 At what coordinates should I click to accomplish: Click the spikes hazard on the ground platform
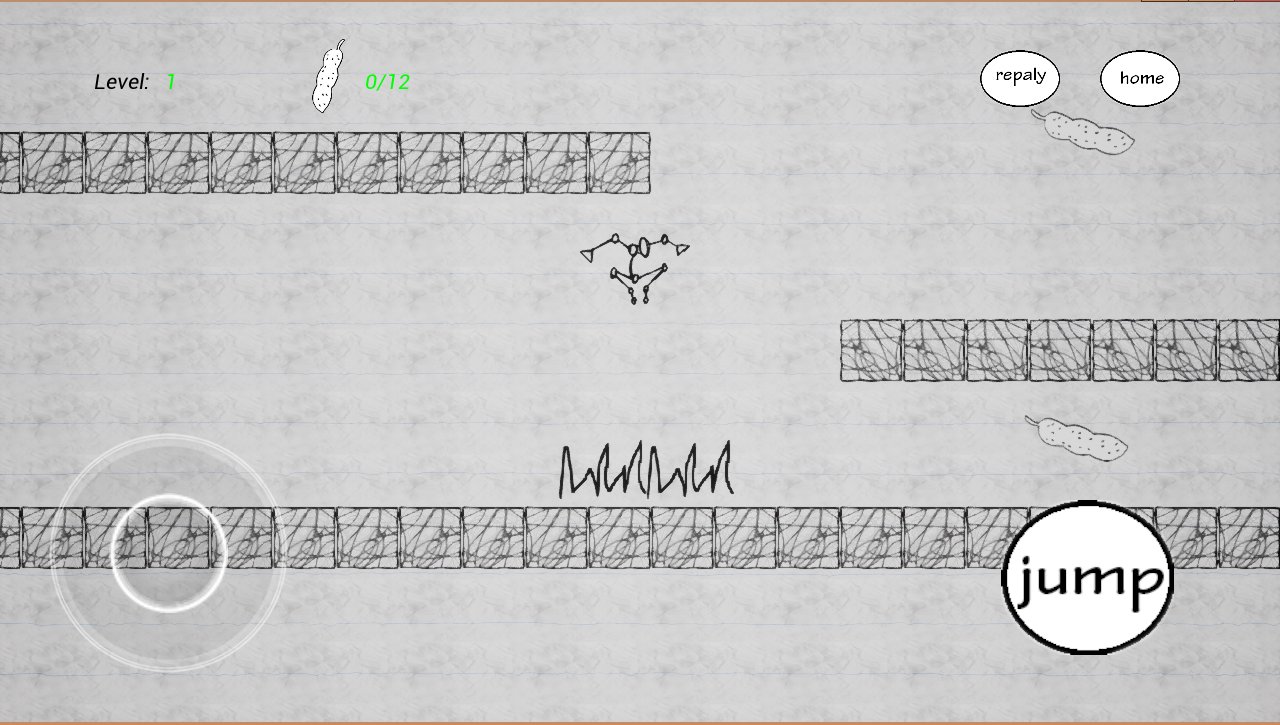645,470
